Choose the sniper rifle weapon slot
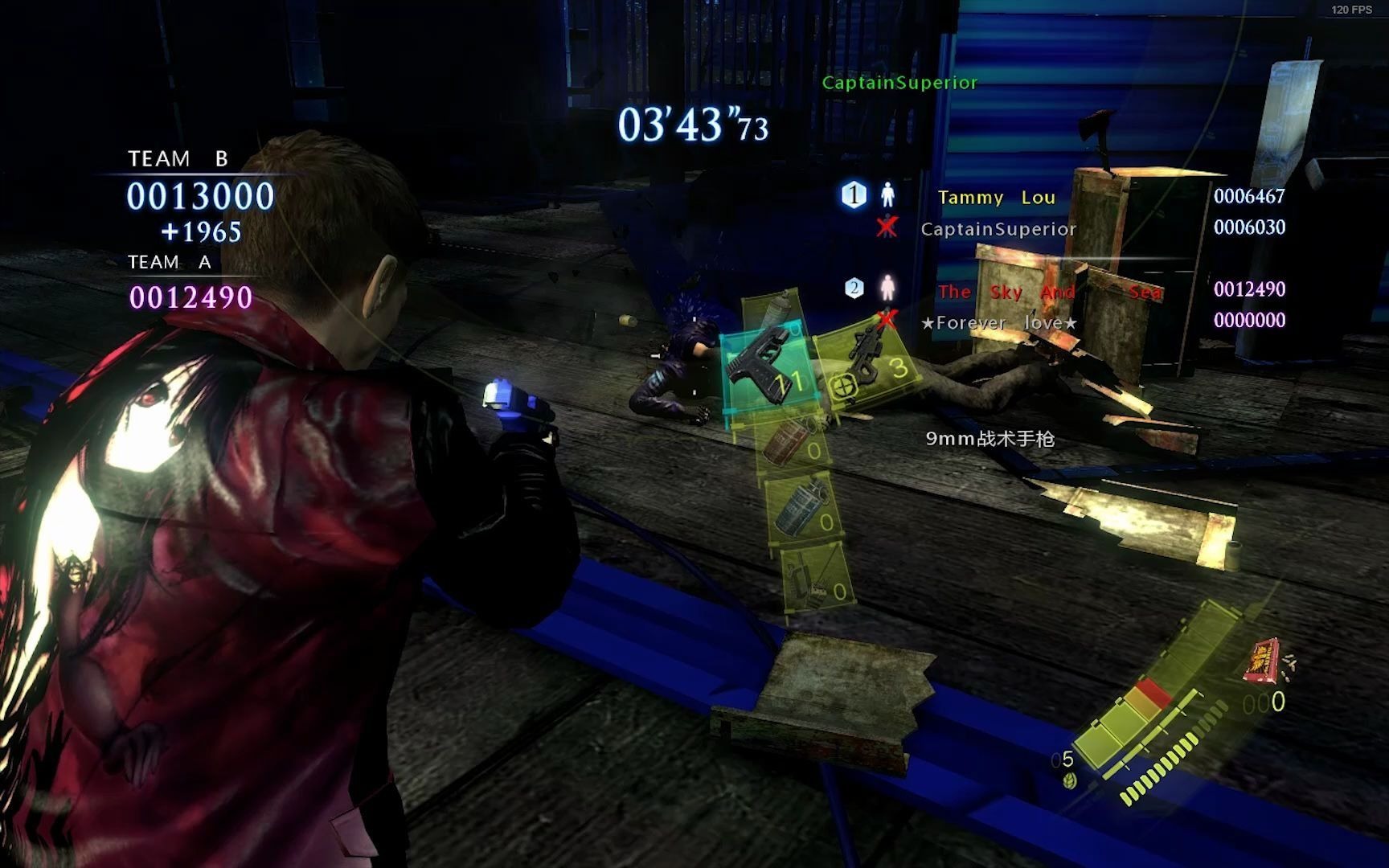Screen dimensions: 1389x868 tap(868, 362)
